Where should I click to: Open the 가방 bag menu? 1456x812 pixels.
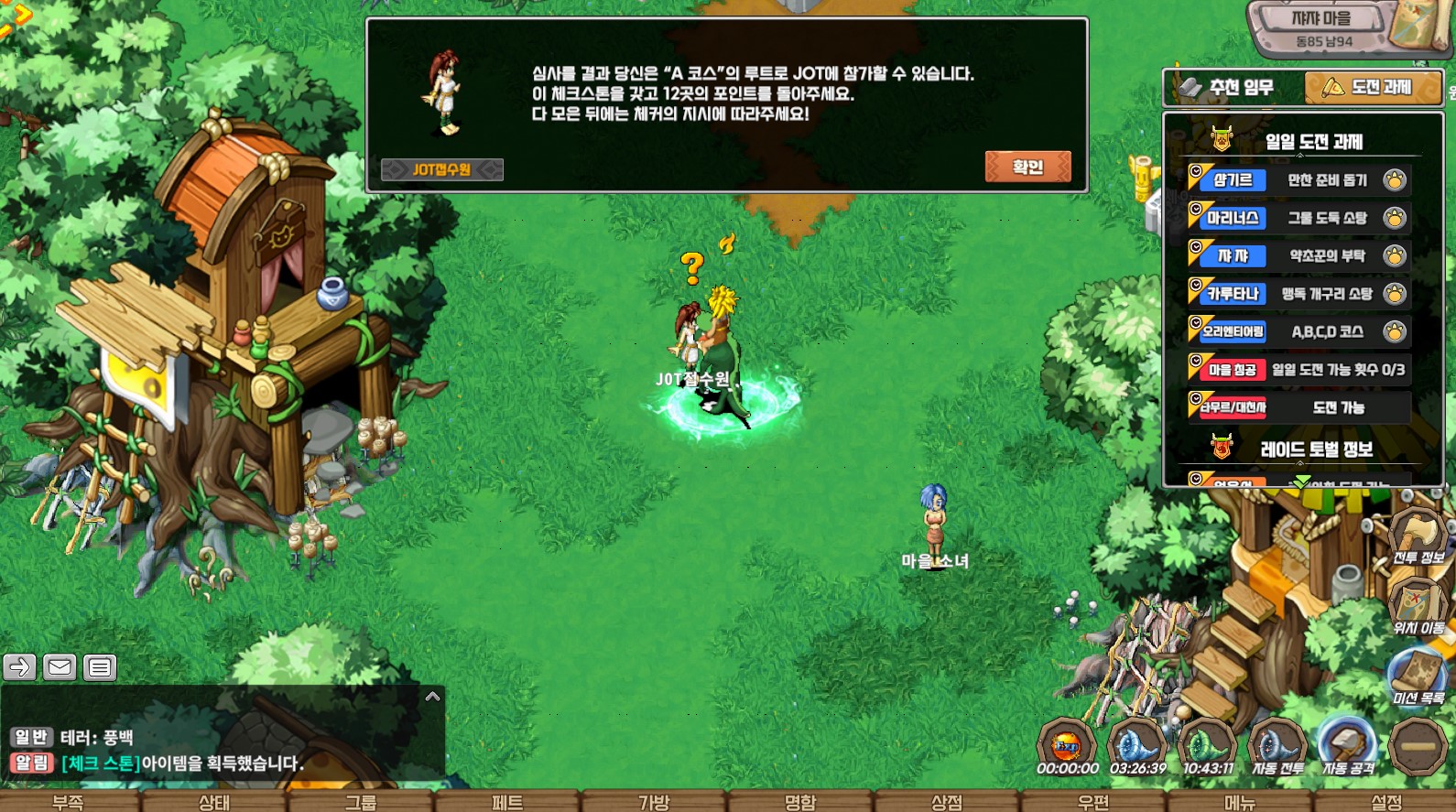coord(654,802)
